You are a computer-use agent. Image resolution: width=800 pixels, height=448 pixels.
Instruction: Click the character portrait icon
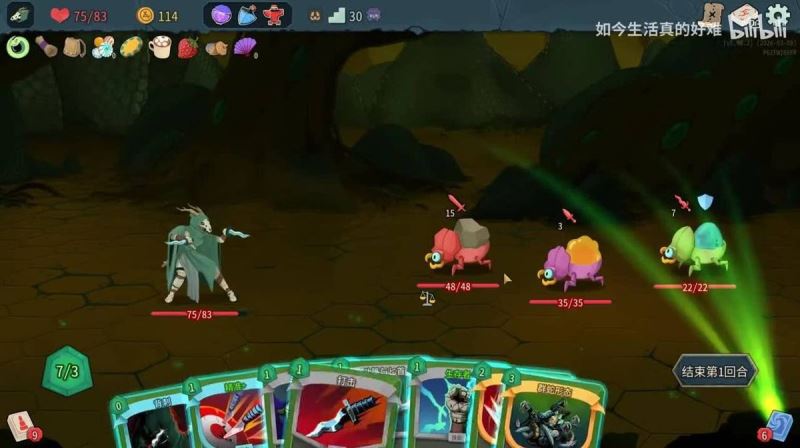(20, 15)
